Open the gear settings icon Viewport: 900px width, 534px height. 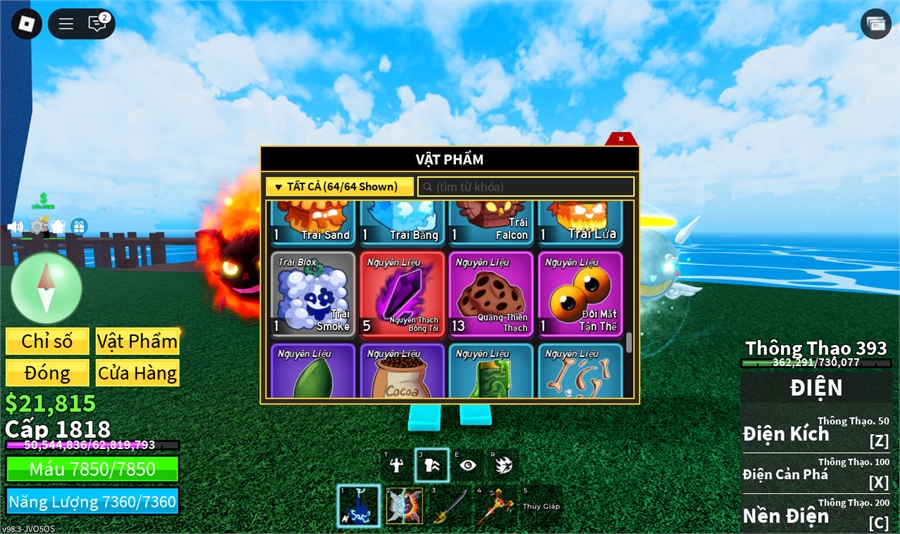[38, 227]
